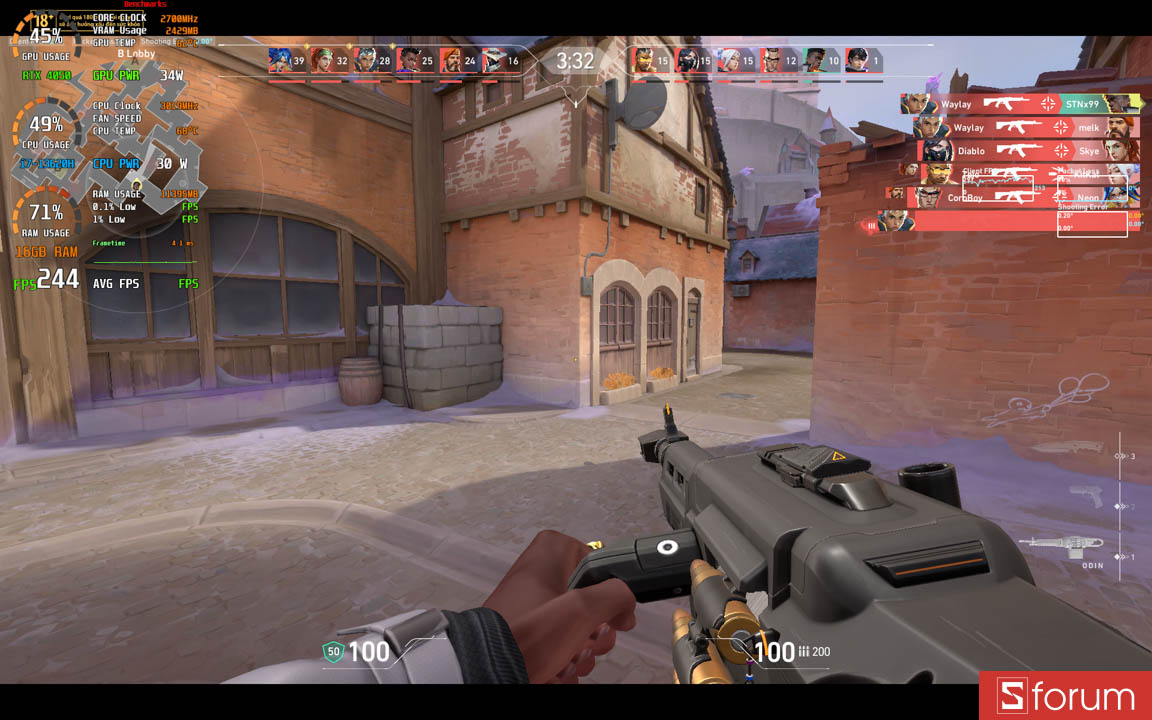
Task: Select the Odin machine gun weapon slot
Action: [x=1060, y=545]
